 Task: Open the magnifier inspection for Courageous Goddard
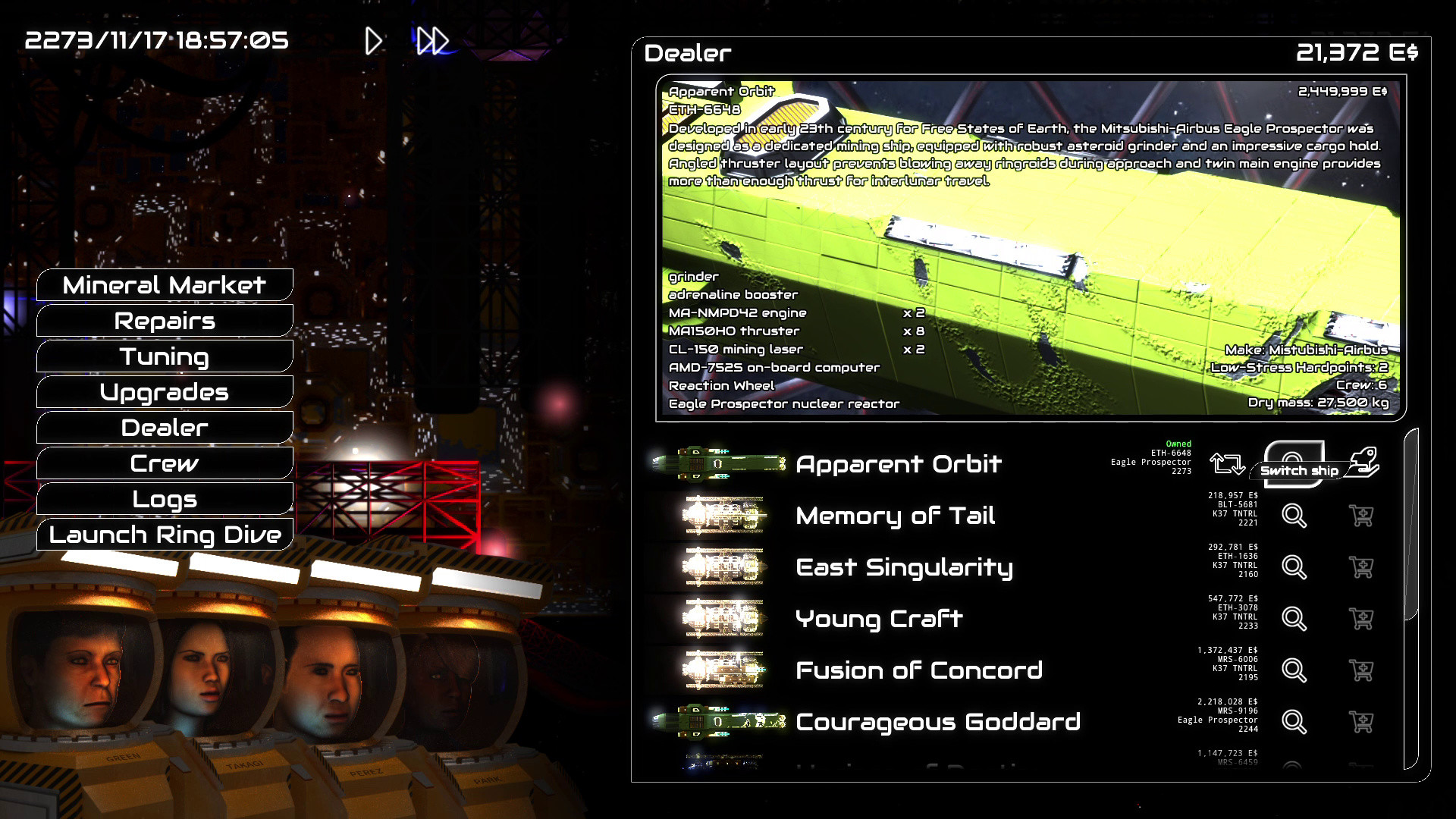[x=1293, y=722]
